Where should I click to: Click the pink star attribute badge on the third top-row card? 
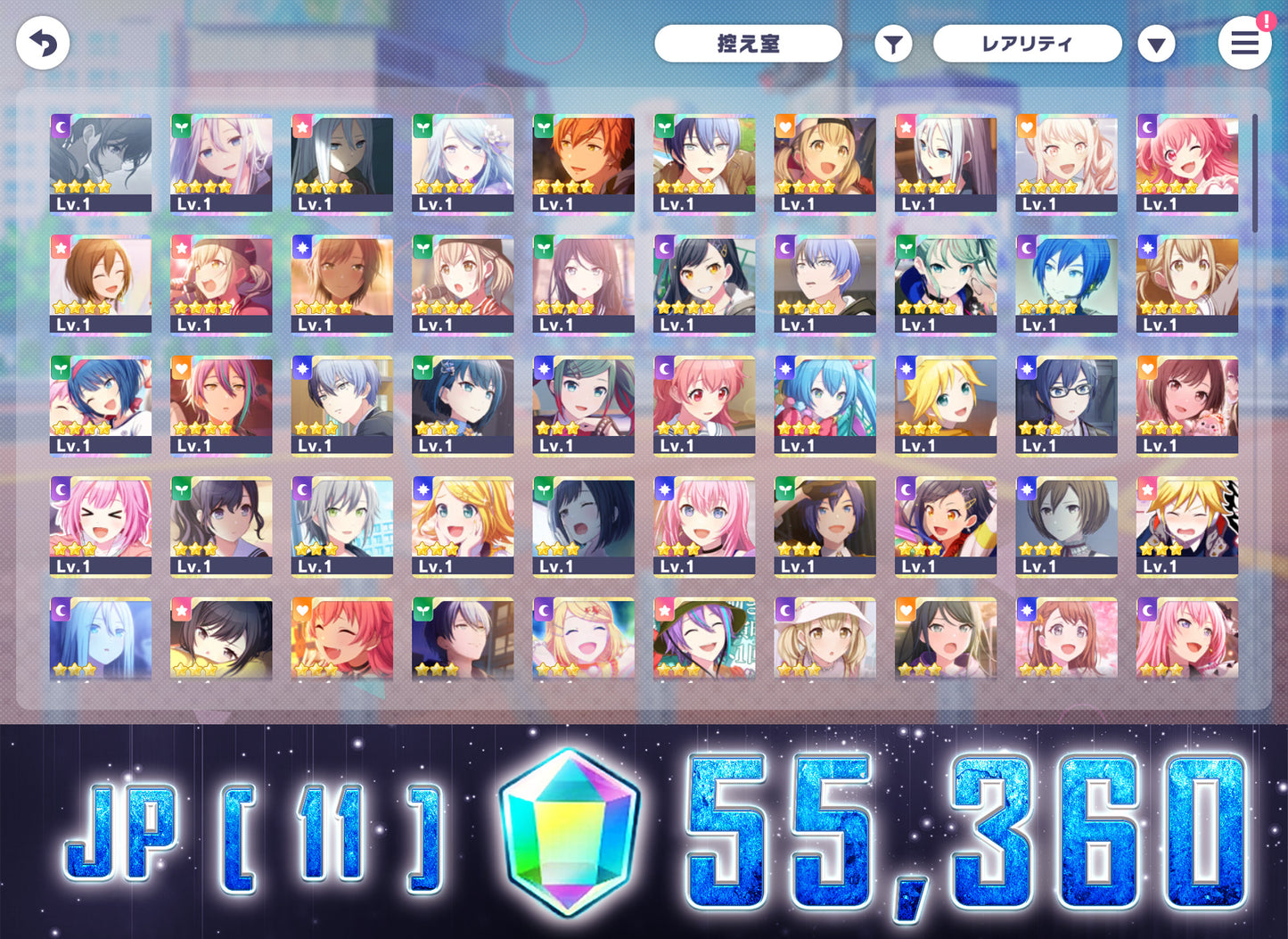(x=302, y=127)
